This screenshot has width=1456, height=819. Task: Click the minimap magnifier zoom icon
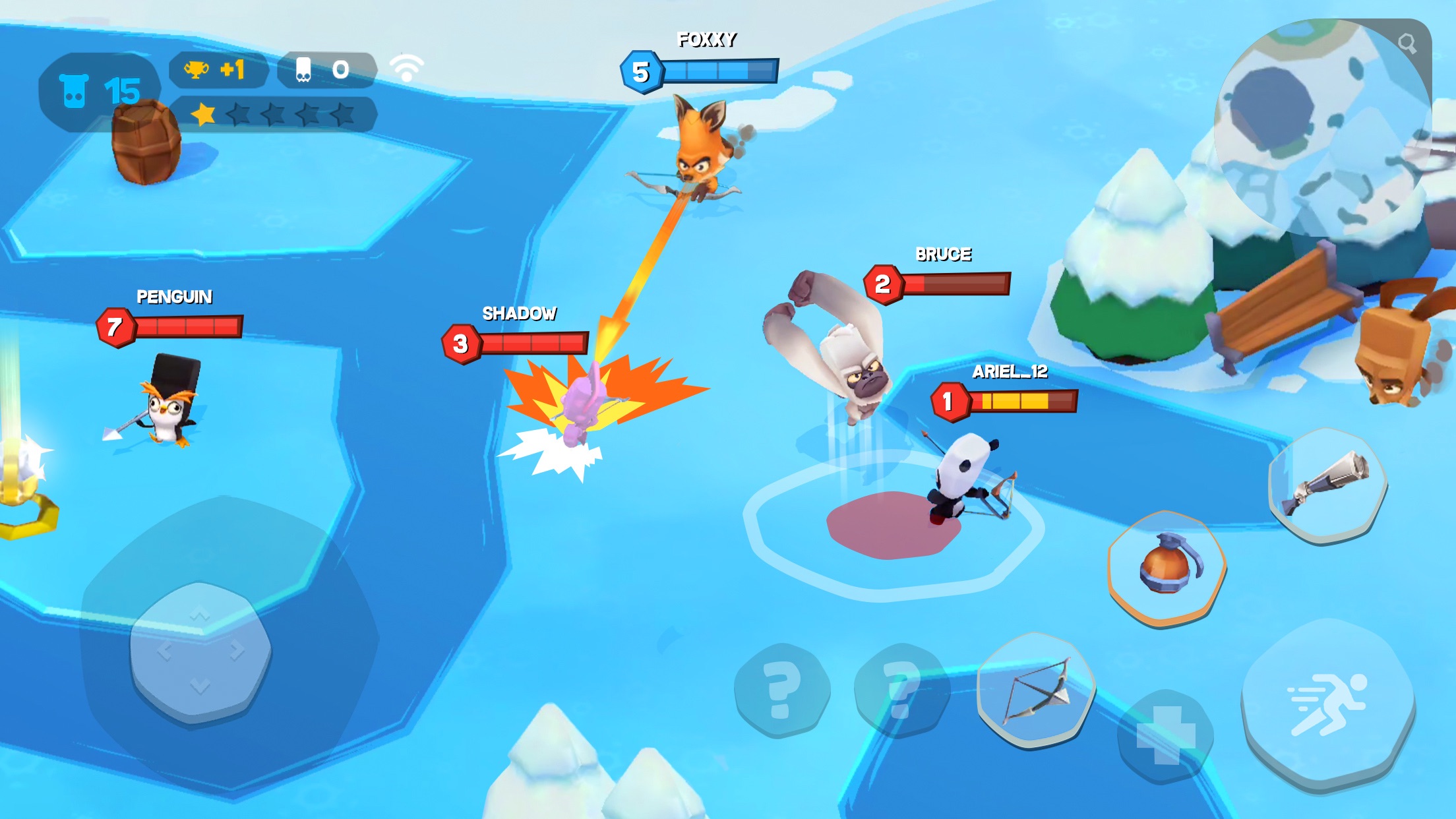pos(1407,44)
